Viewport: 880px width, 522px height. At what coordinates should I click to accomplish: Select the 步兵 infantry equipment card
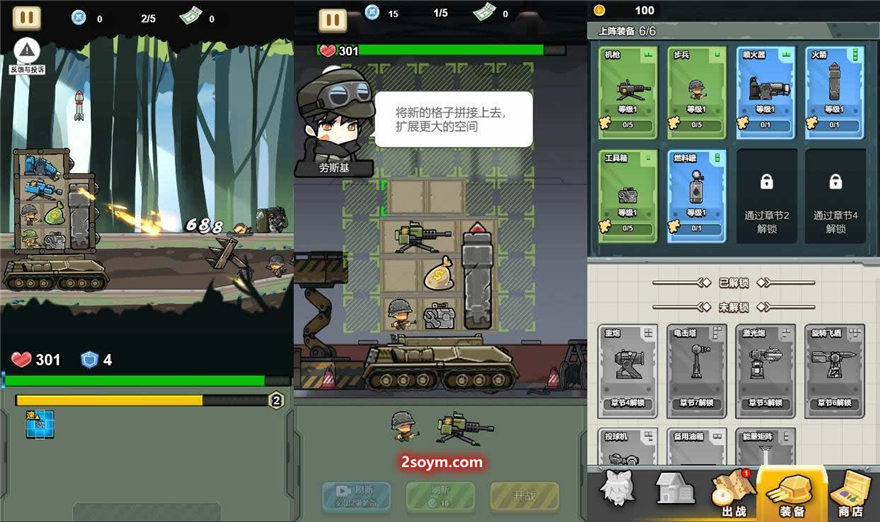coord(696,92)
